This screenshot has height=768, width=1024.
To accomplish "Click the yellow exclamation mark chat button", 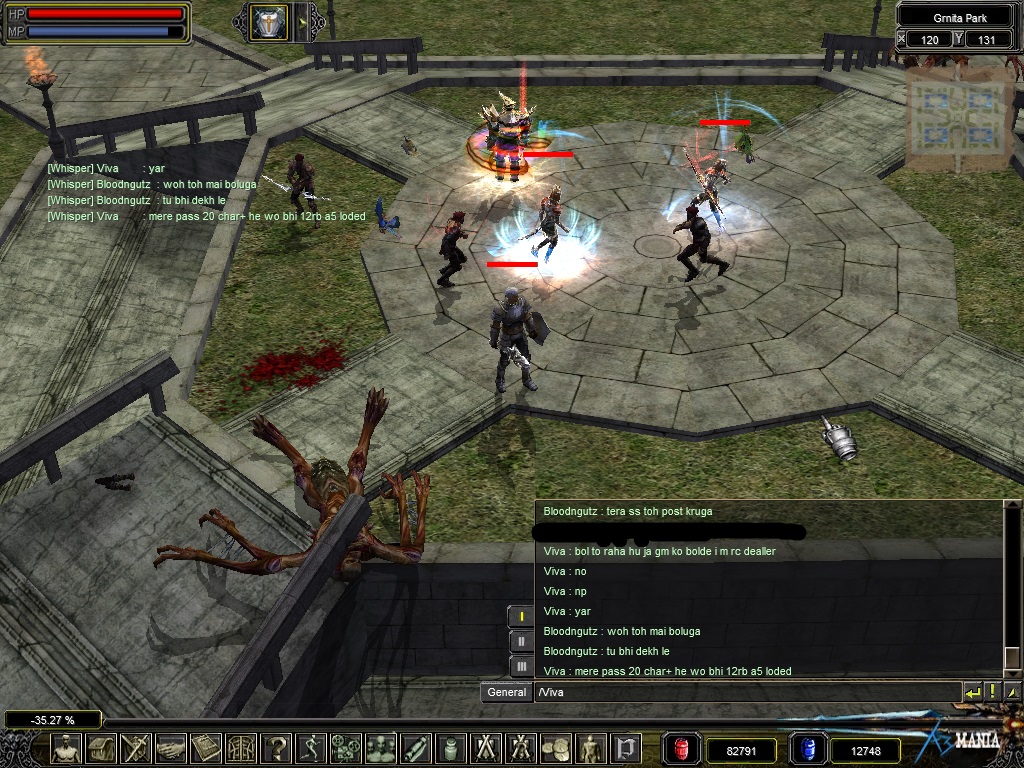I will (x=993, y=692).
